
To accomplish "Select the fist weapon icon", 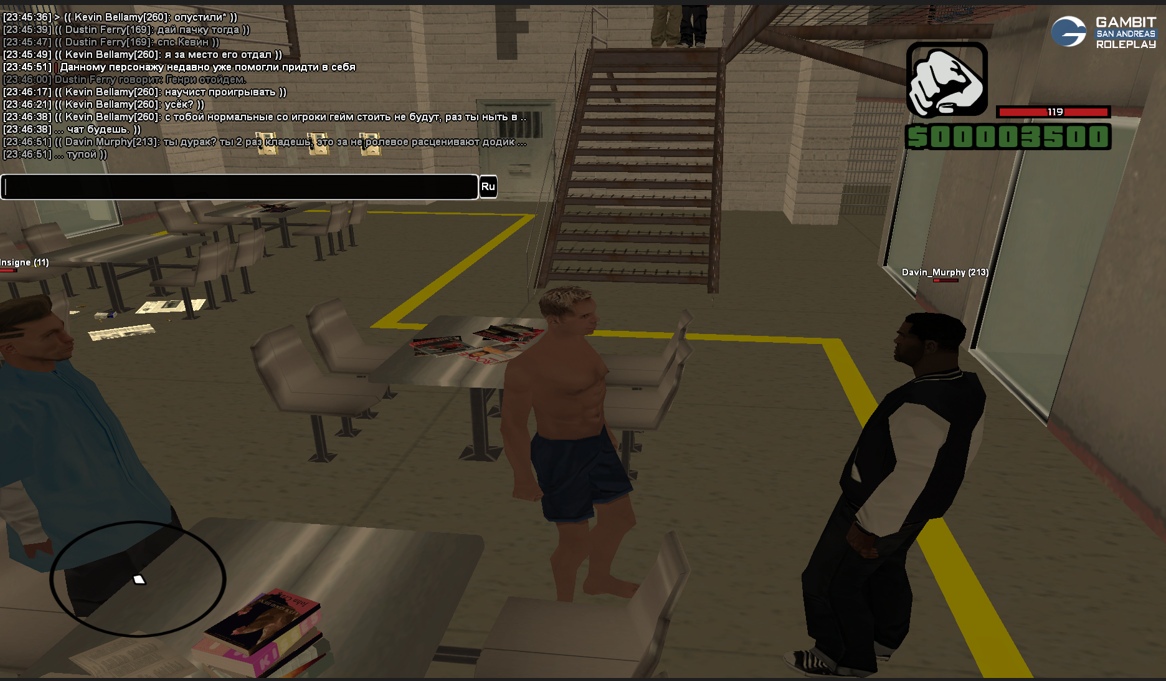I will point(946,80).
